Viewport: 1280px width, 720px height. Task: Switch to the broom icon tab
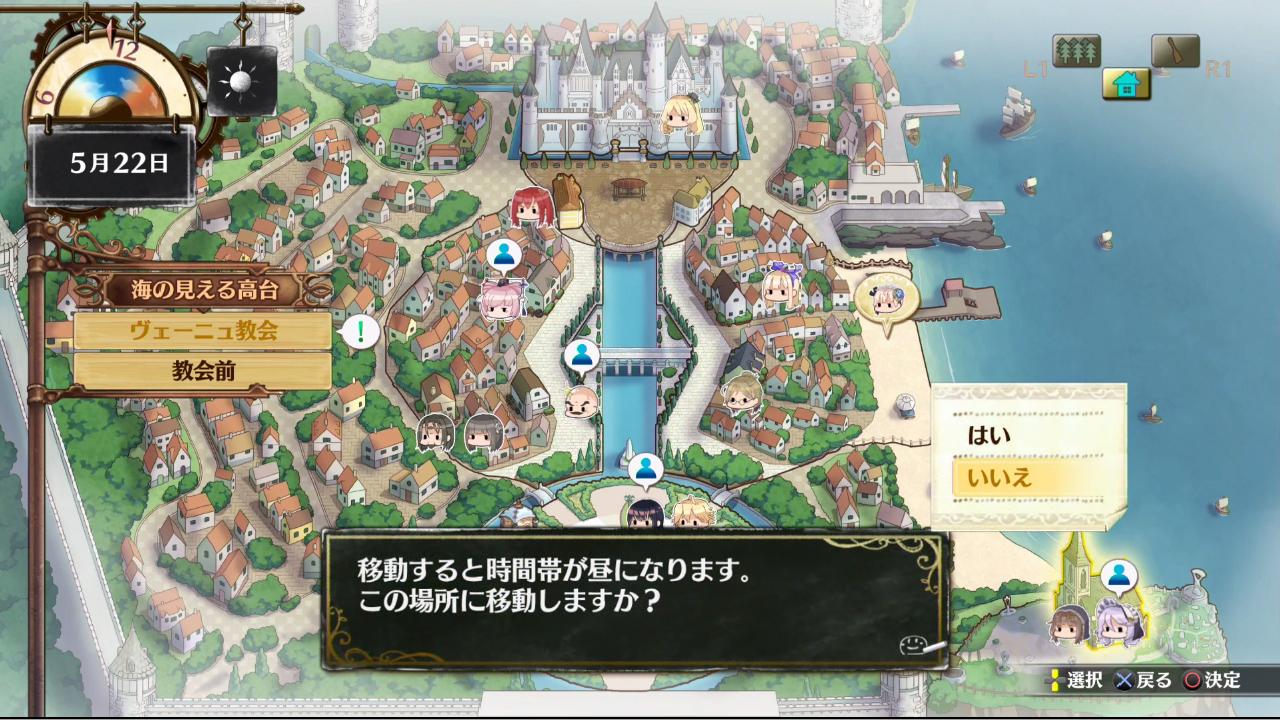(x=1175, y=50)
